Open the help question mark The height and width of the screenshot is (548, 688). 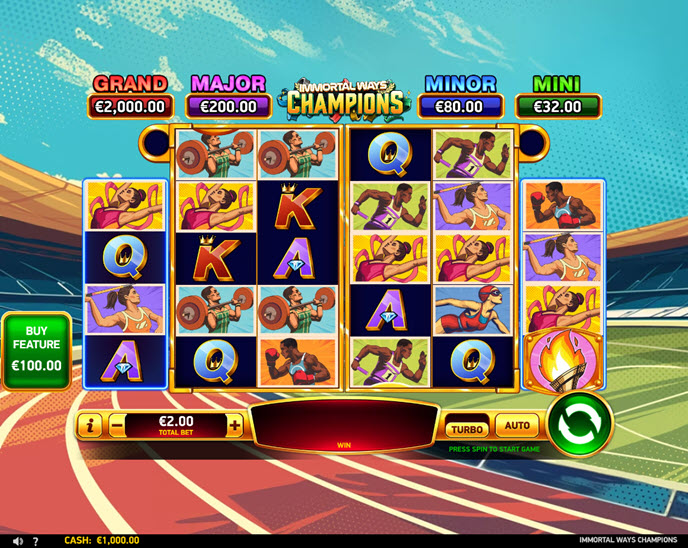coord(36,541)
